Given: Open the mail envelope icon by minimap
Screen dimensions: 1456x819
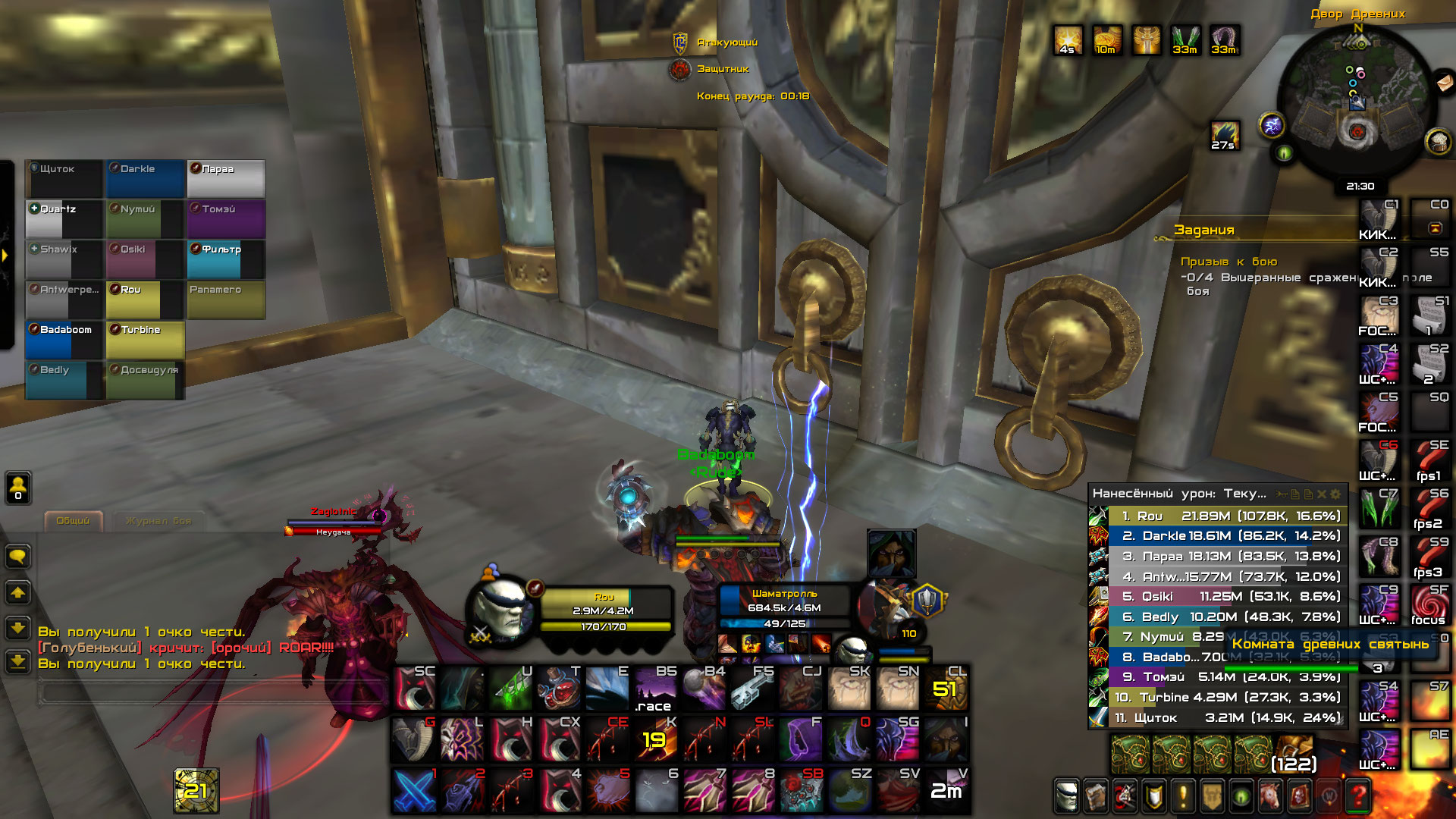Looking at the screenshot, I should point(1443,81).
